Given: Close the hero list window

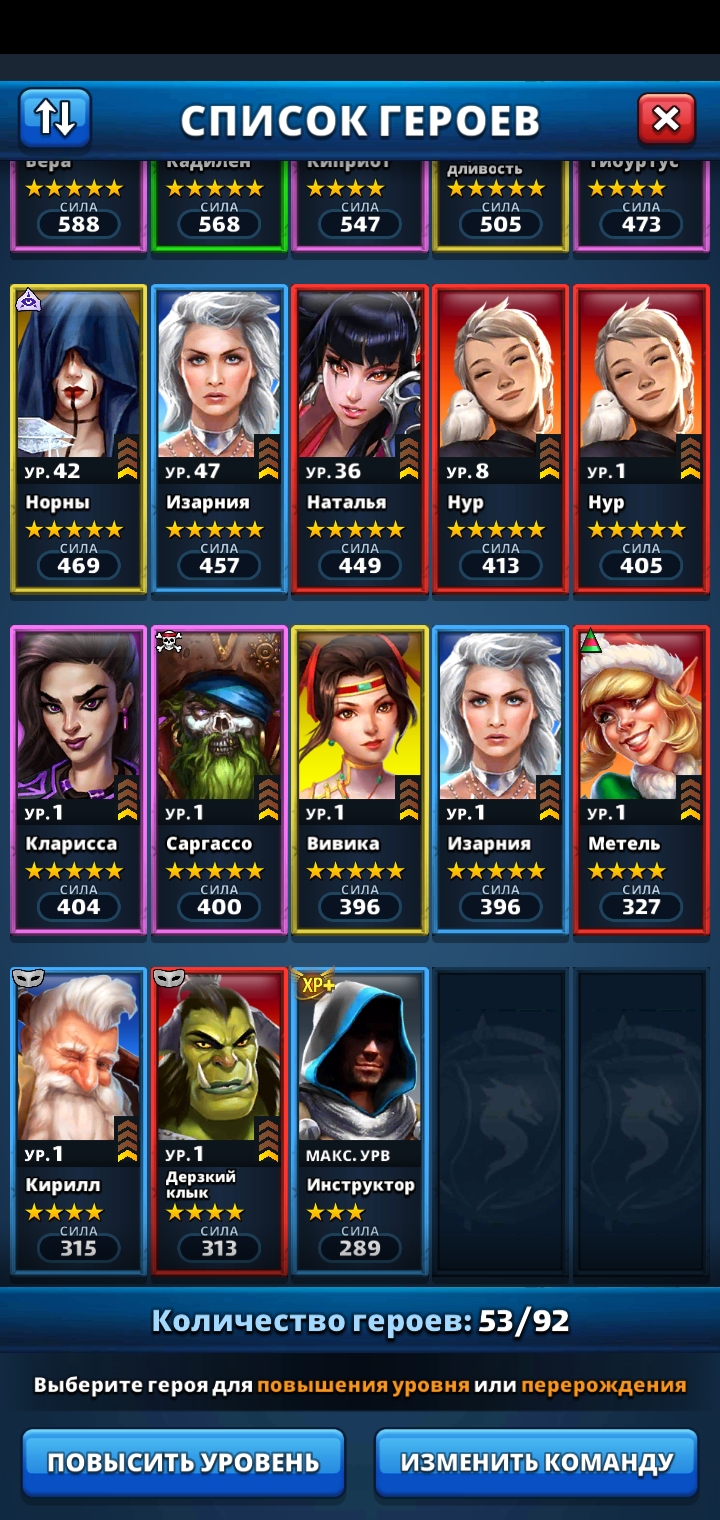Looking at the screenshot, I should click(666, 120).
